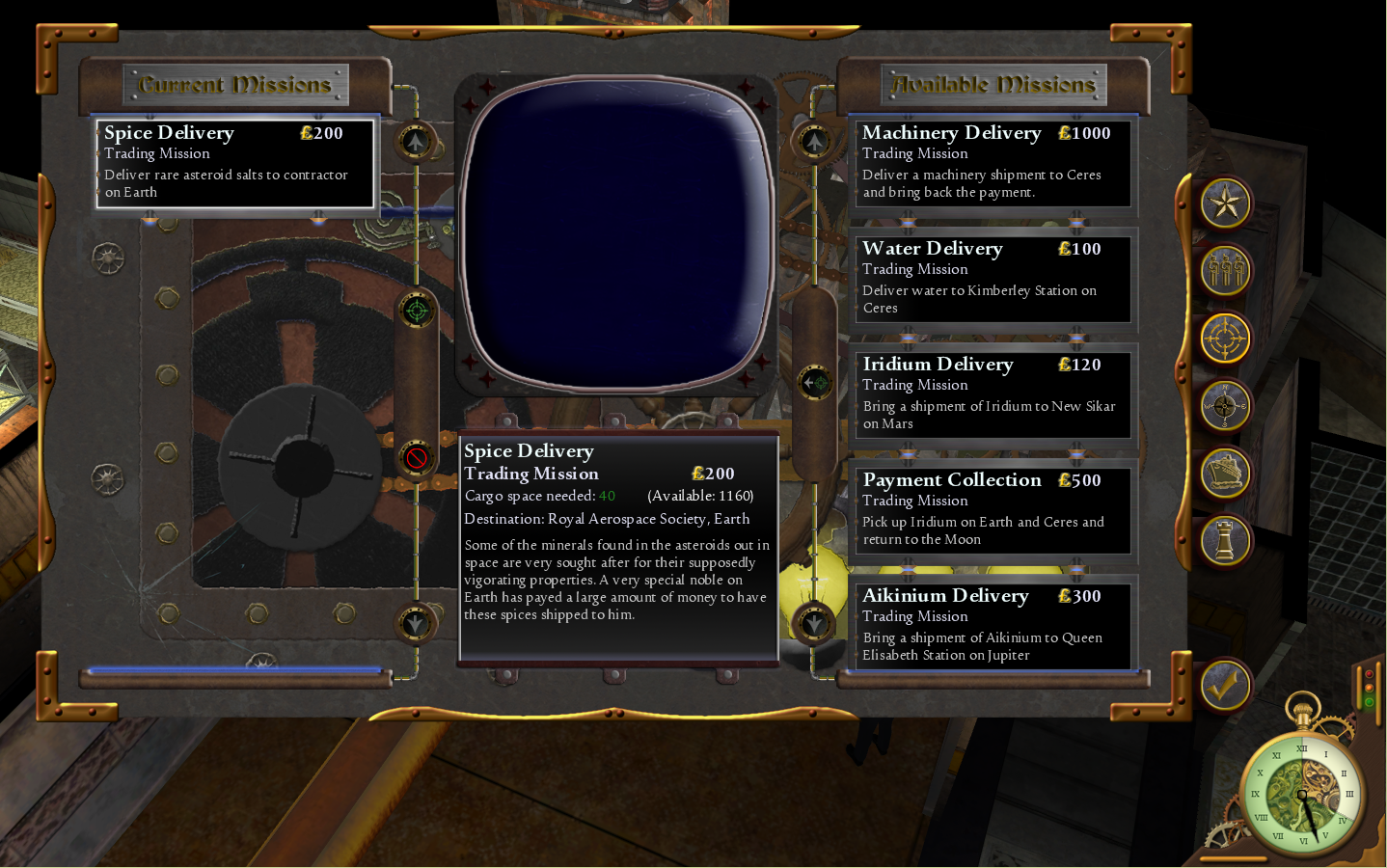Cancel mission with the red prohibition button
Screen dimensions: 1387x868
point(417,457)
